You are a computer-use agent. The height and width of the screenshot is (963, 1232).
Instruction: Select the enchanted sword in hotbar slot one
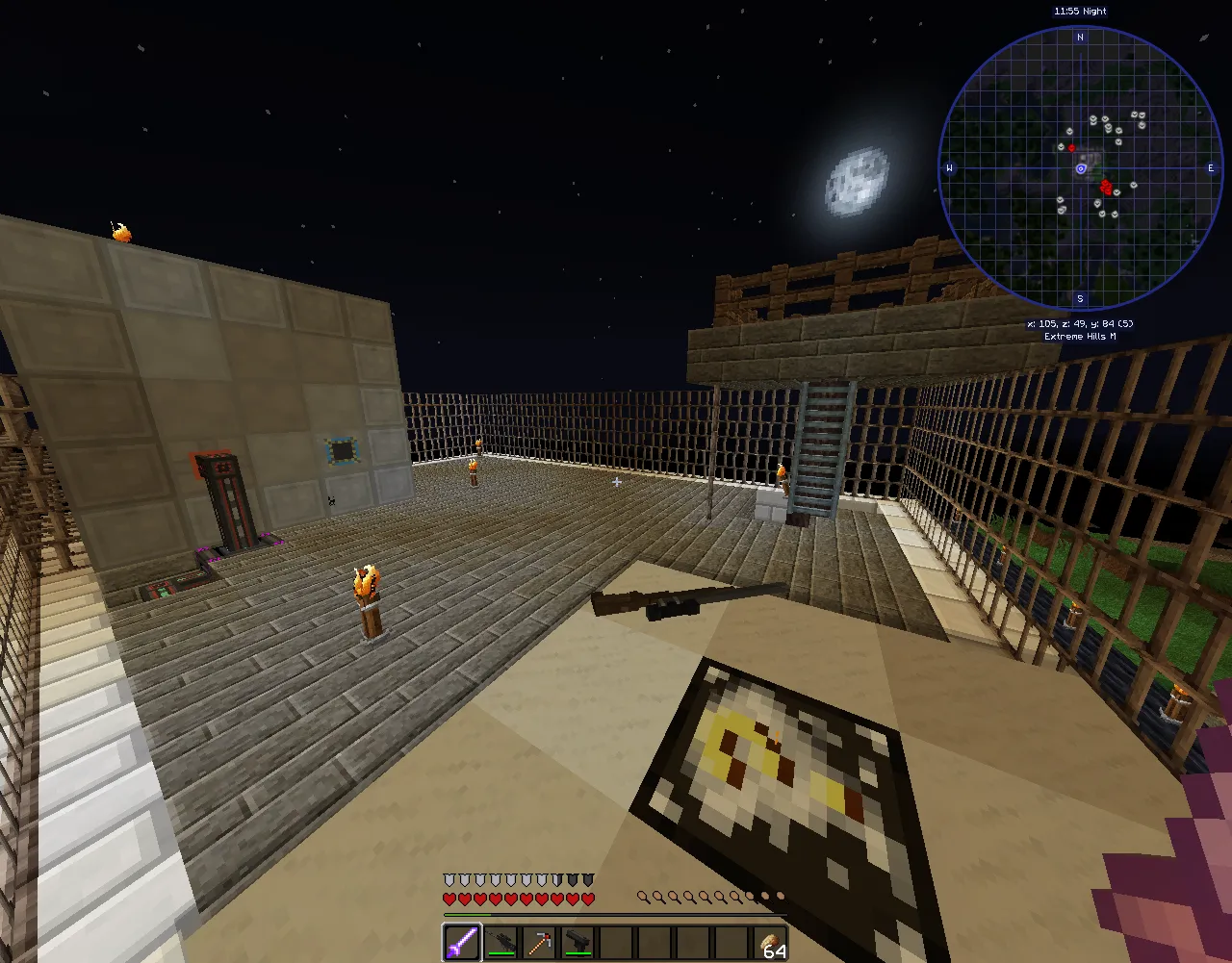[460, 941]
